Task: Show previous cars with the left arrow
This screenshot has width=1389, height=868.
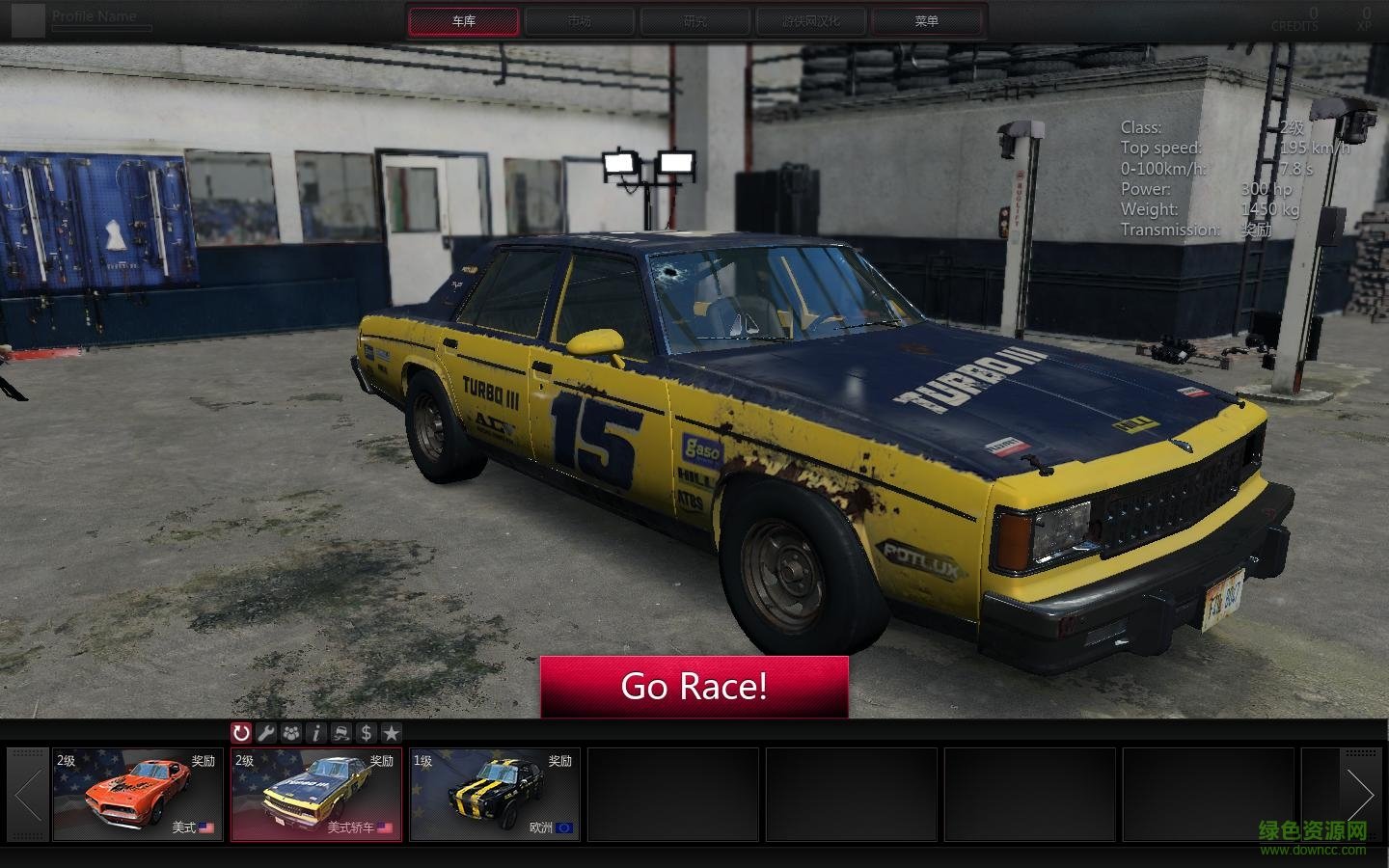Action: pos(27,795)
